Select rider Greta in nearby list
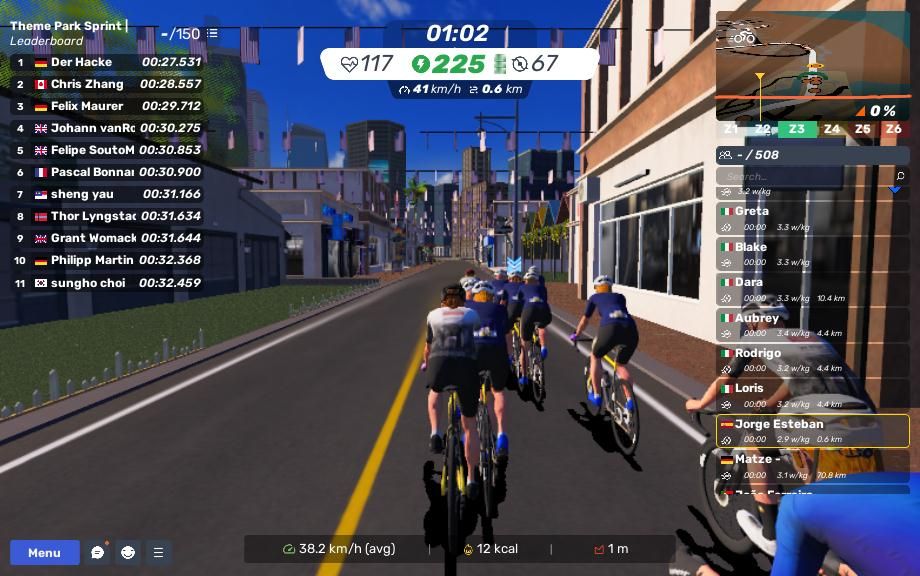Screen dimensions: 920x576 pyautogui.click(x=812, y=219)
